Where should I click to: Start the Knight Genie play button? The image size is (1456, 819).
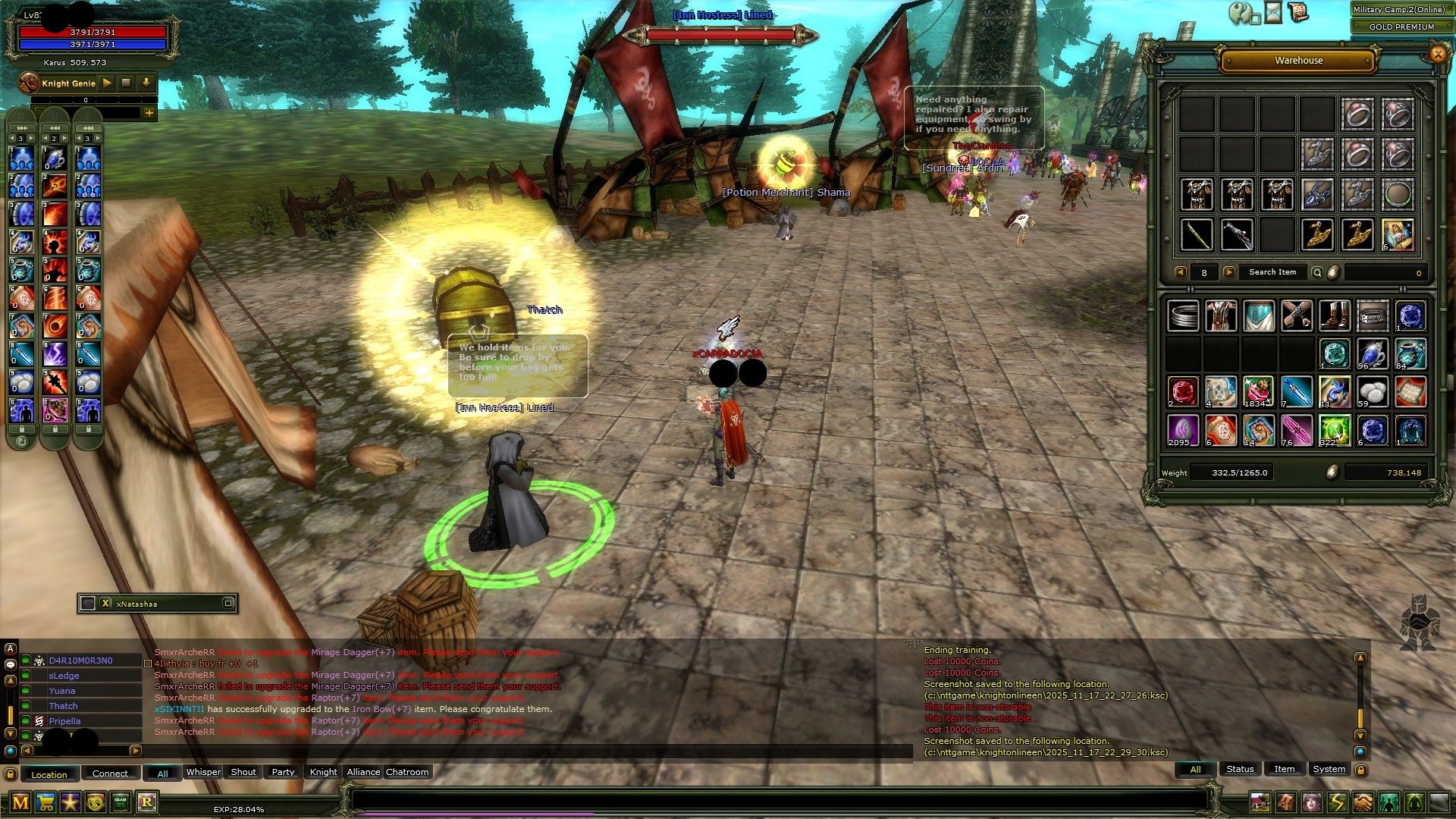click(107, 83)
